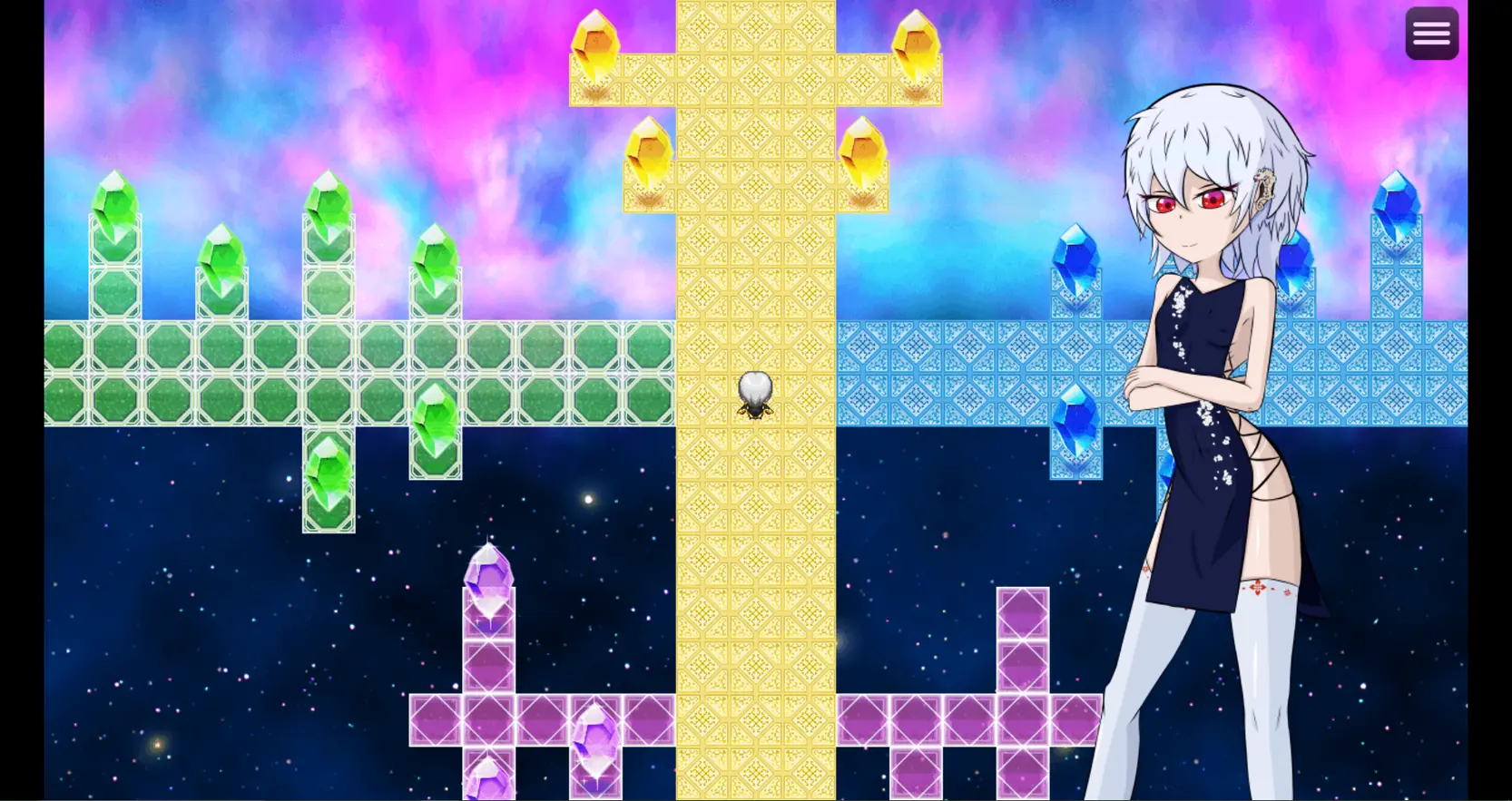
Task: Open the hamburger menu button
Action: pyautogui.click(x=1431, y=34)
